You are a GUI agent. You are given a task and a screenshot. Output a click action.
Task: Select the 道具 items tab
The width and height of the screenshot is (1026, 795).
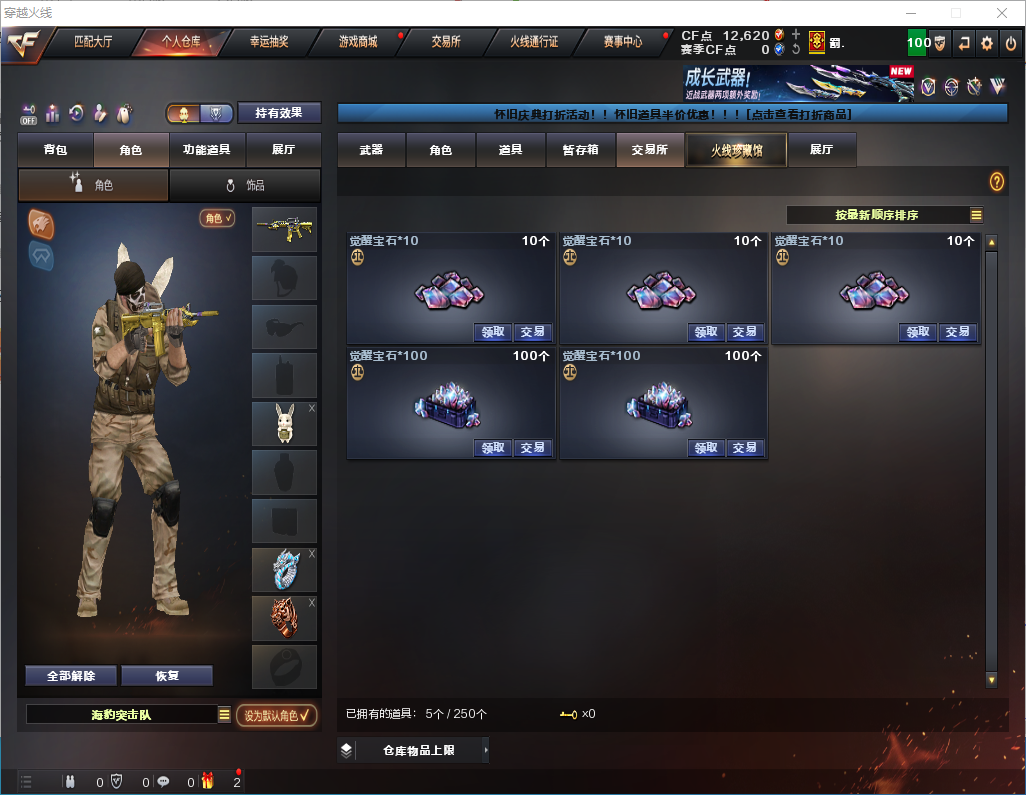510,150
